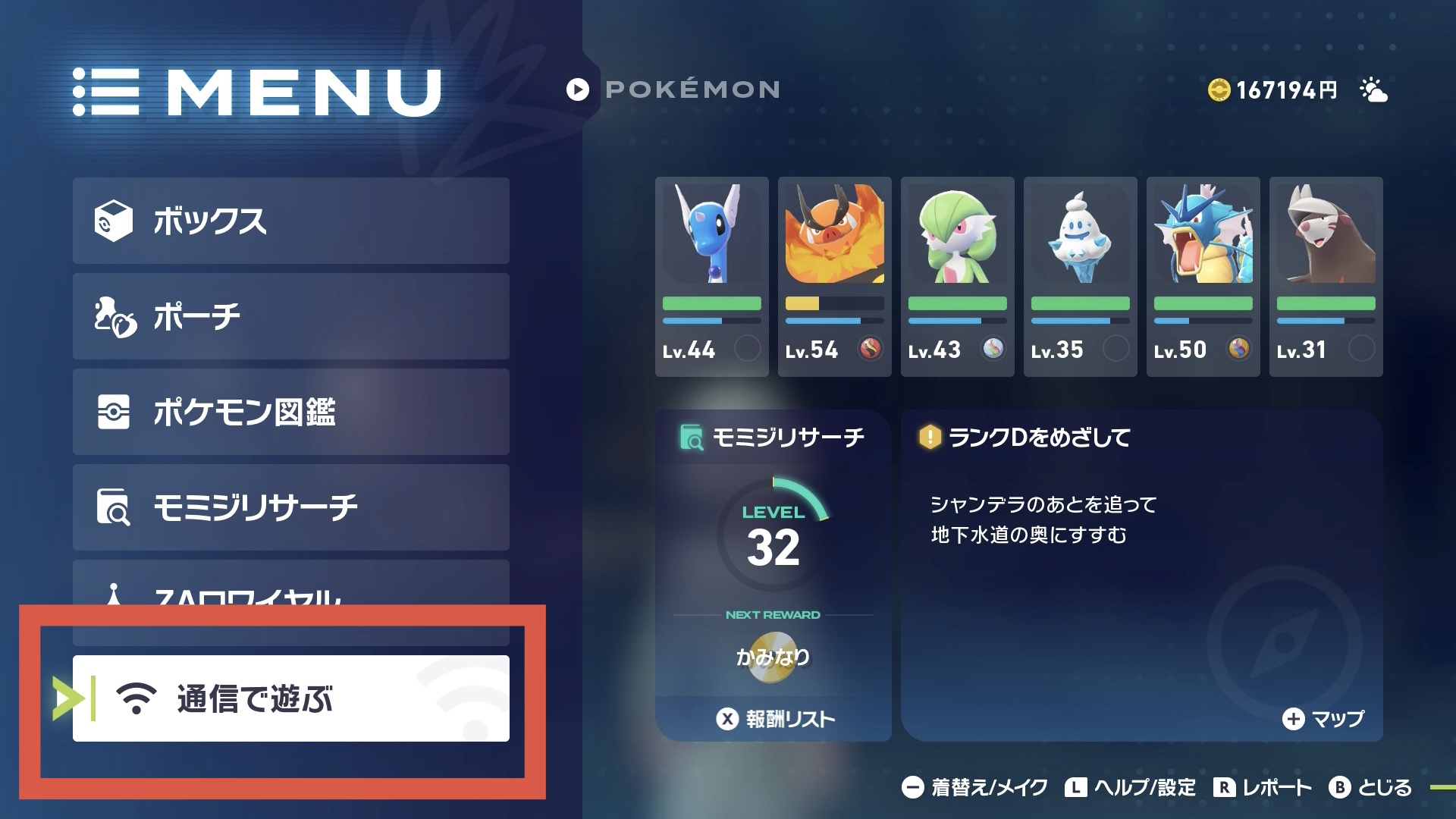Click the かみなり next reward disc
Image resolution: width=1456 pixels, height=819 pixels.
pos(773,658)
